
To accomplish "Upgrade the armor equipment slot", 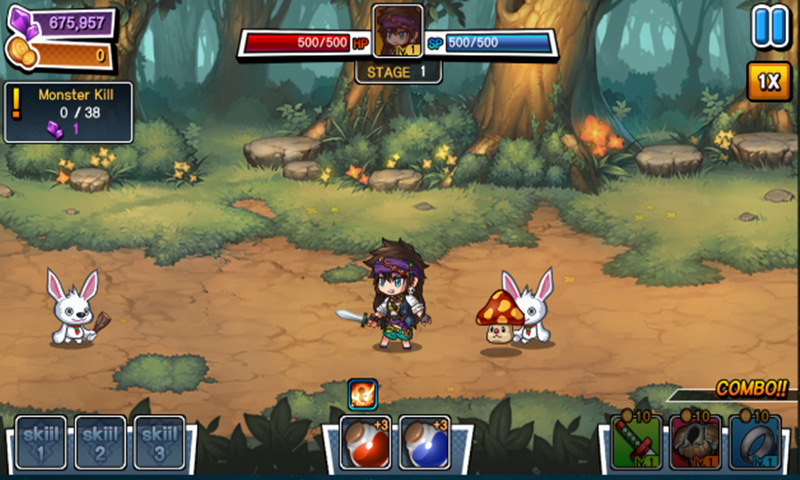I will [x=695, y=442].
